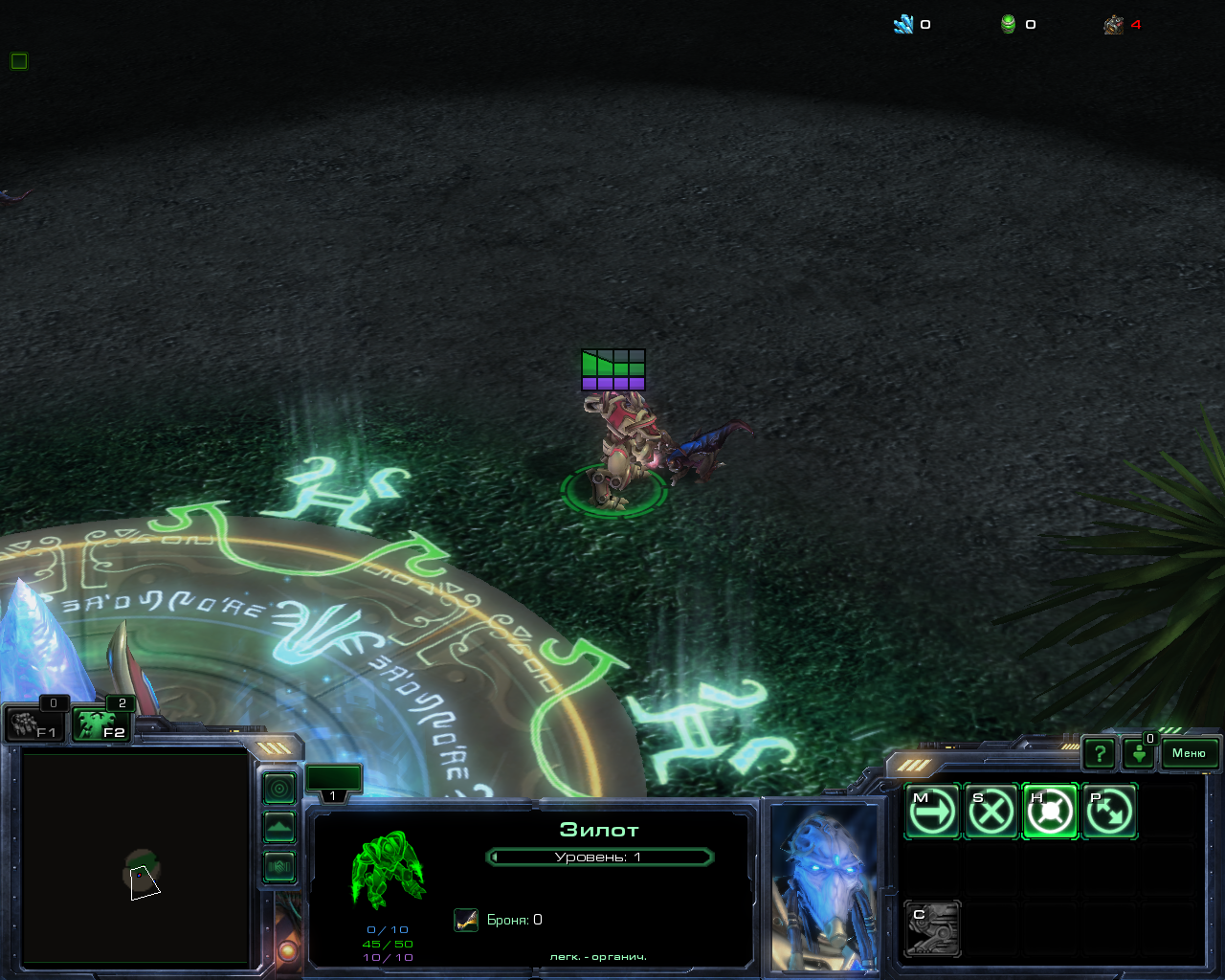Activate the Patrol command icon
The image size is (1225, 980).
point(1108,812)
